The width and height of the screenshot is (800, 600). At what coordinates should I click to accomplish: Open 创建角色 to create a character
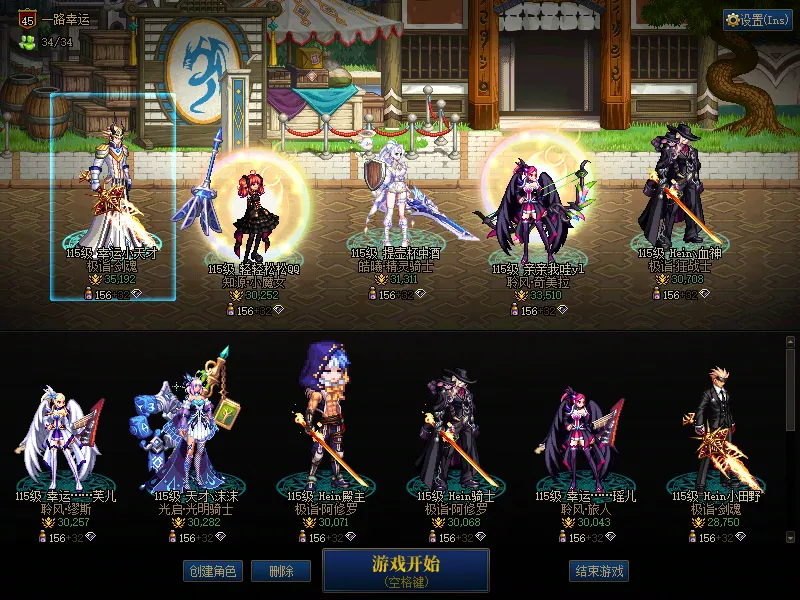coord(212,571)
